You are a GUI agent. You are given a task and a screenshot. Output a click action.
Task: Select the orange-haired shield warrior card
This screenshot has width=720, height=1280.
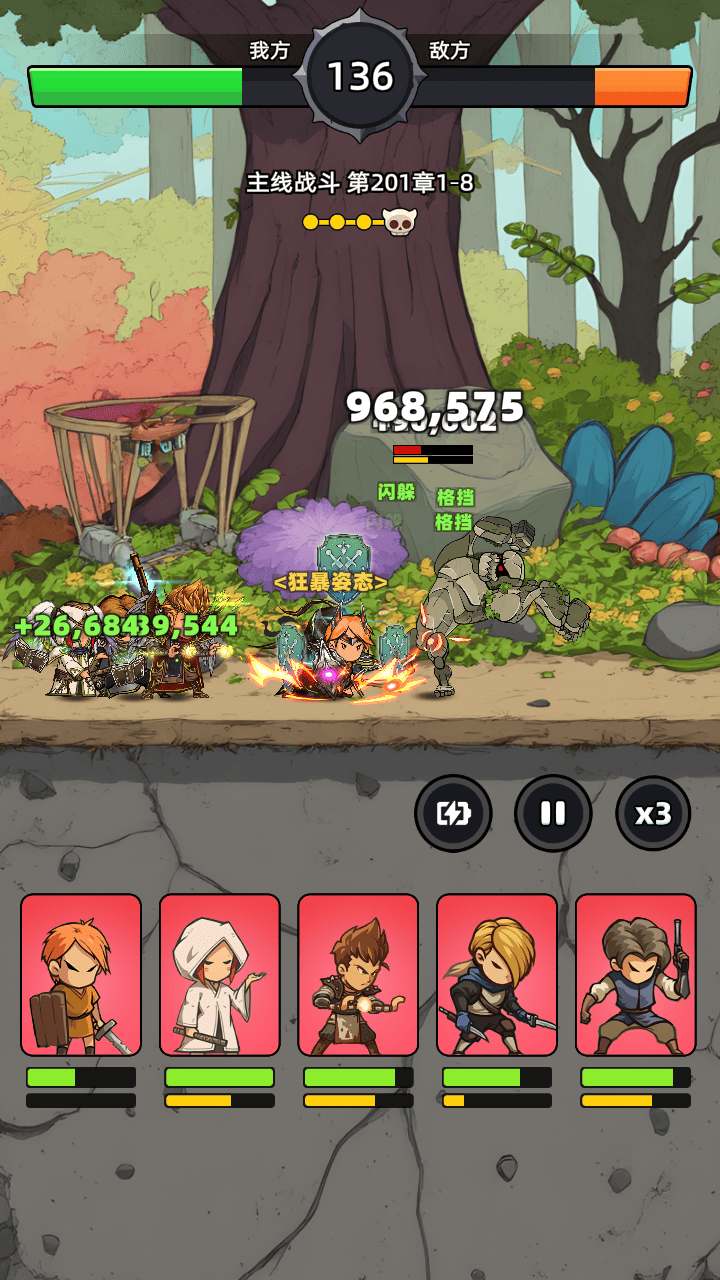point(81,975)
